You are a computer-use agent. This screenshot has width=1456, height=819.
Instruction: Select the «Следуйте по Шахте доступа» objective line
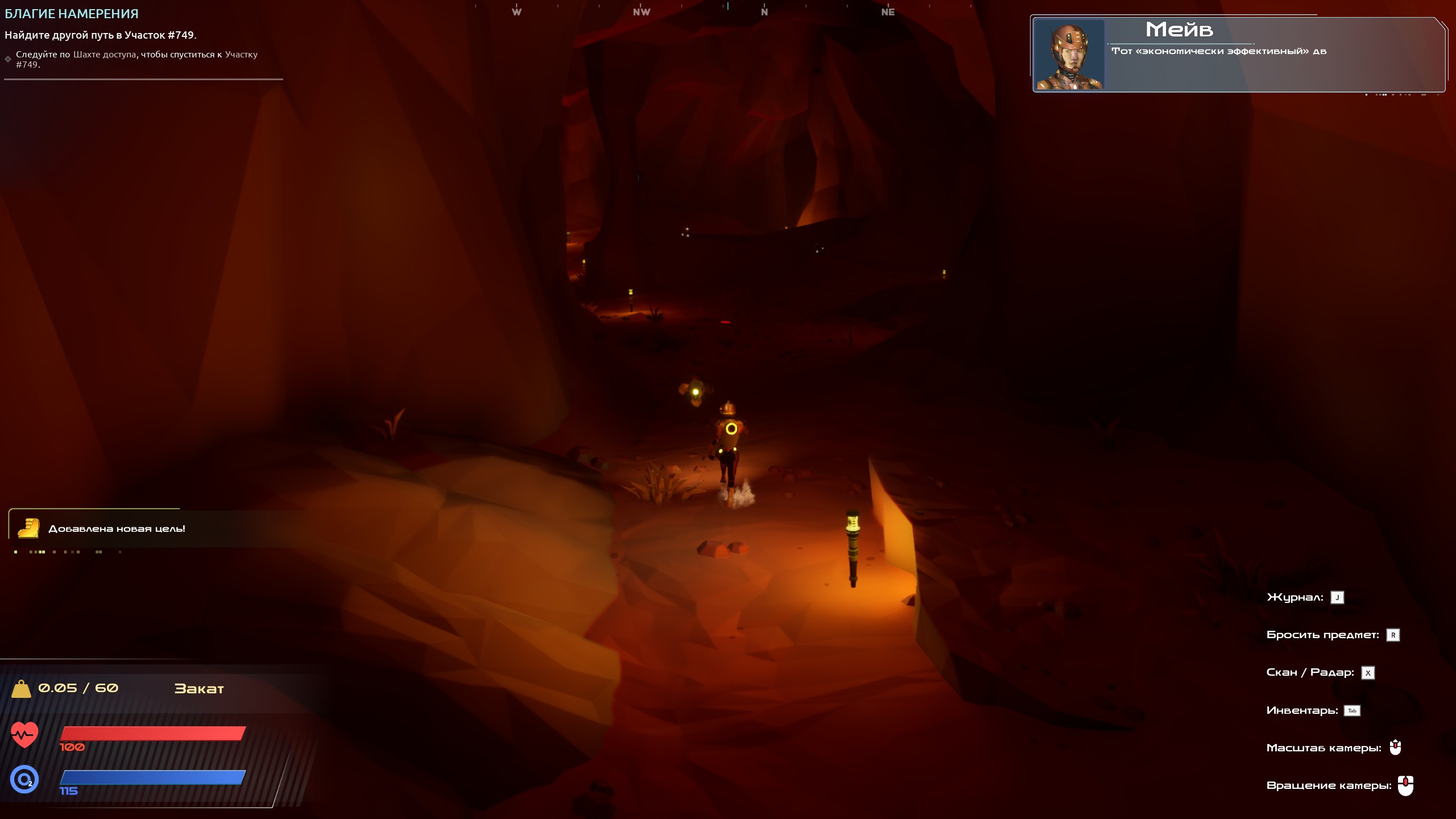tap(136, 59)
